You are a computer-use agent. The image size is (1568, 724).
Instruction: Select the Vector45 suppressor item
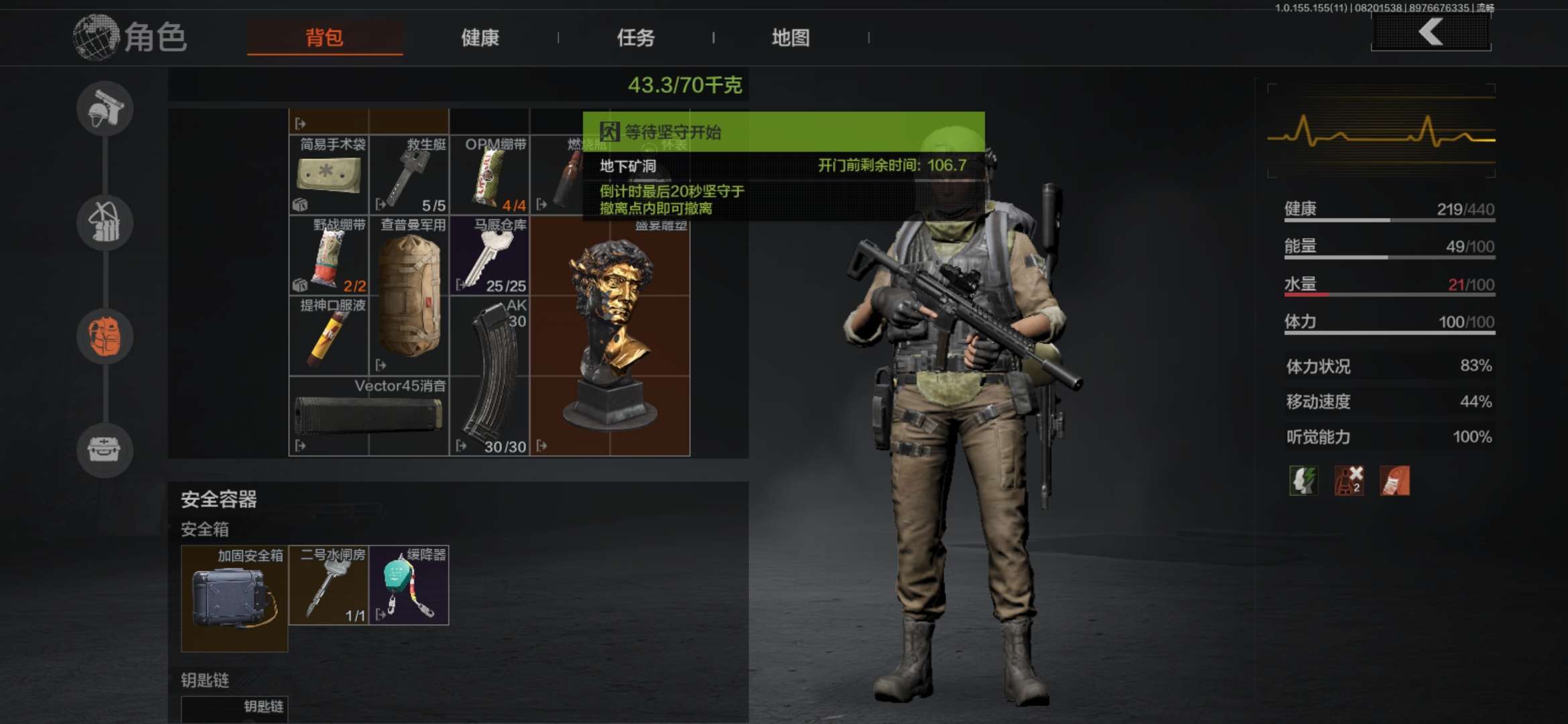point(369,416)
